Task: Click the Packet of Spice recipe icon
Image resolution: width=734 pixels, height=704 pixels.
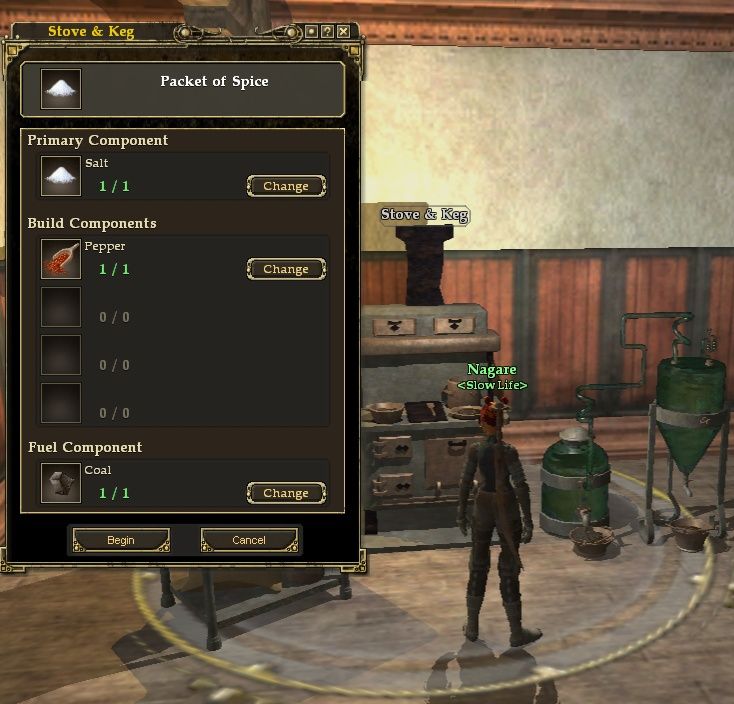Action: (61, 88)
